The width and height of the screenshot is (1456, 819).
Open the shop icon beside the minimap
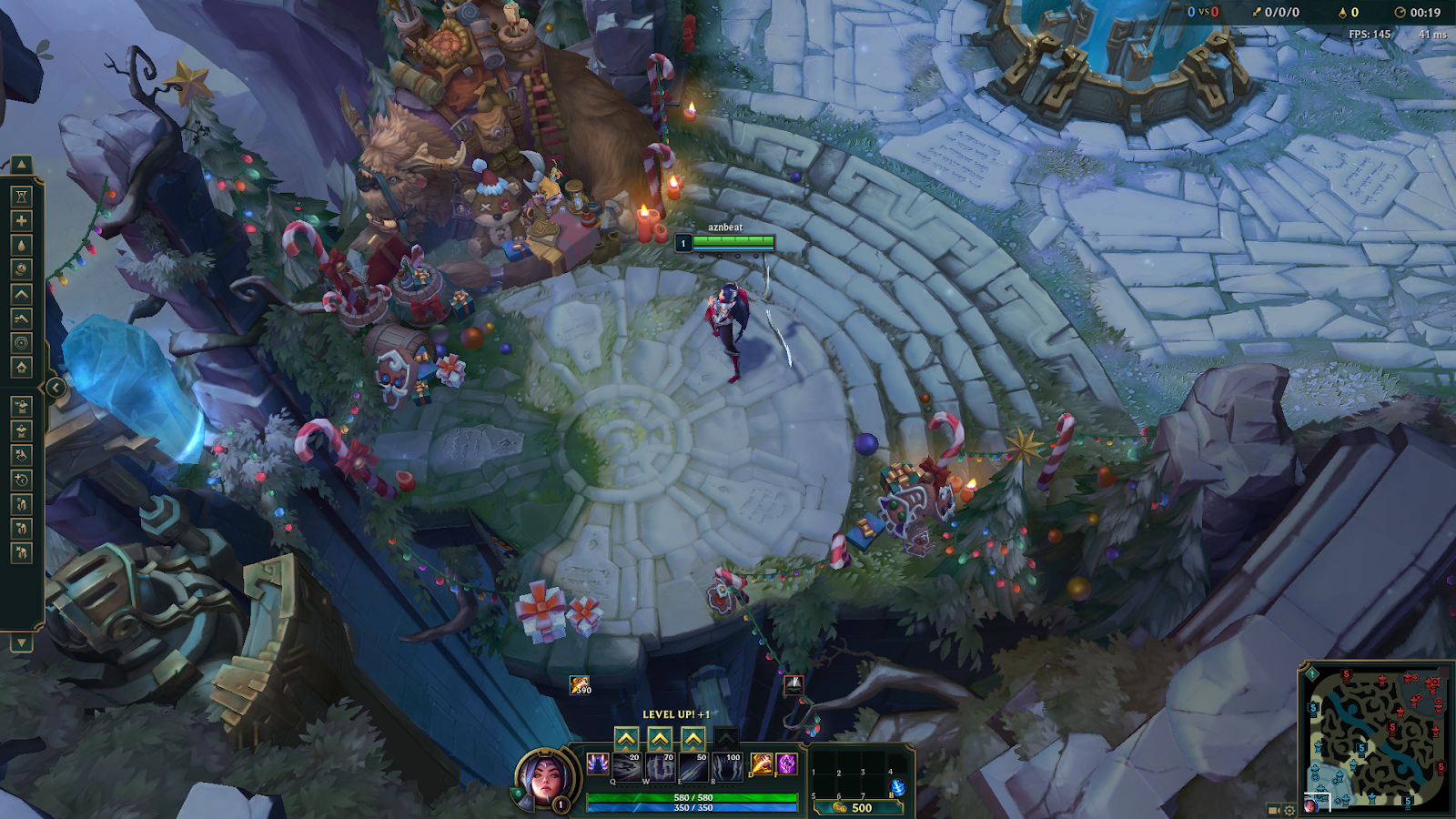1273,810
